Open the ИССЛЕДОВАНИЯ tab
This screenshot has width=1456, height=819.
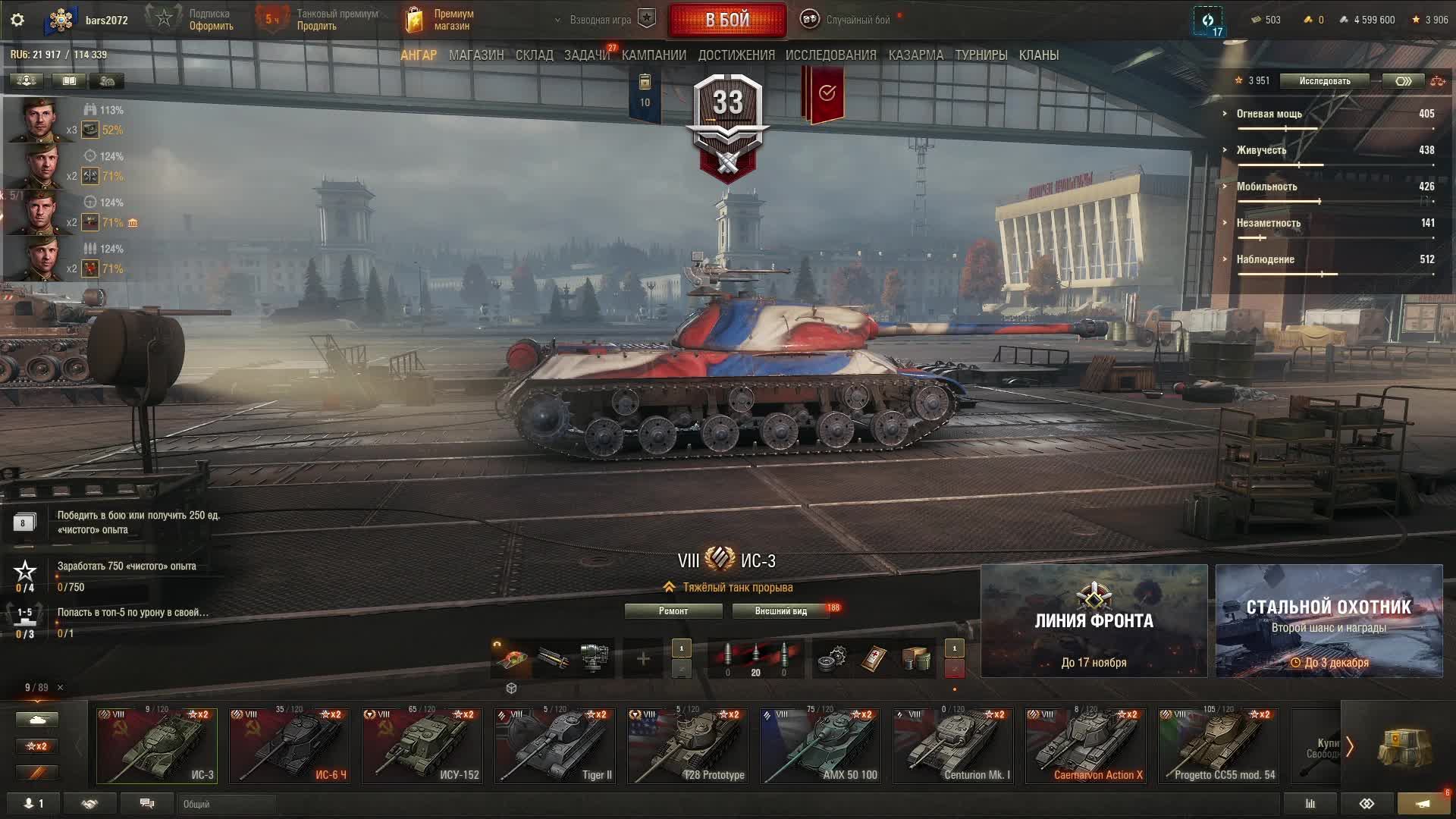[x=830, y=55]
